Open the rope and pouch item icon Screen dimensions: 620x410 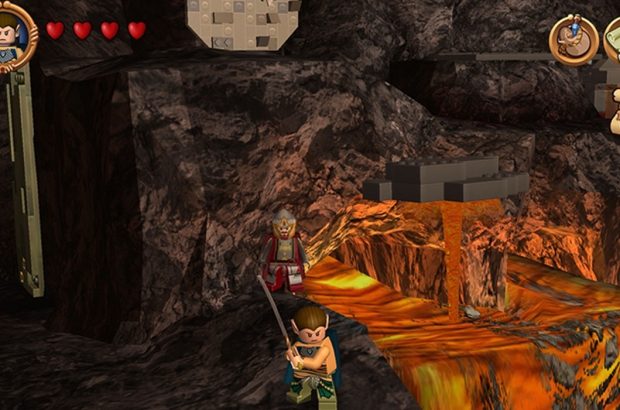pos(574,40)
